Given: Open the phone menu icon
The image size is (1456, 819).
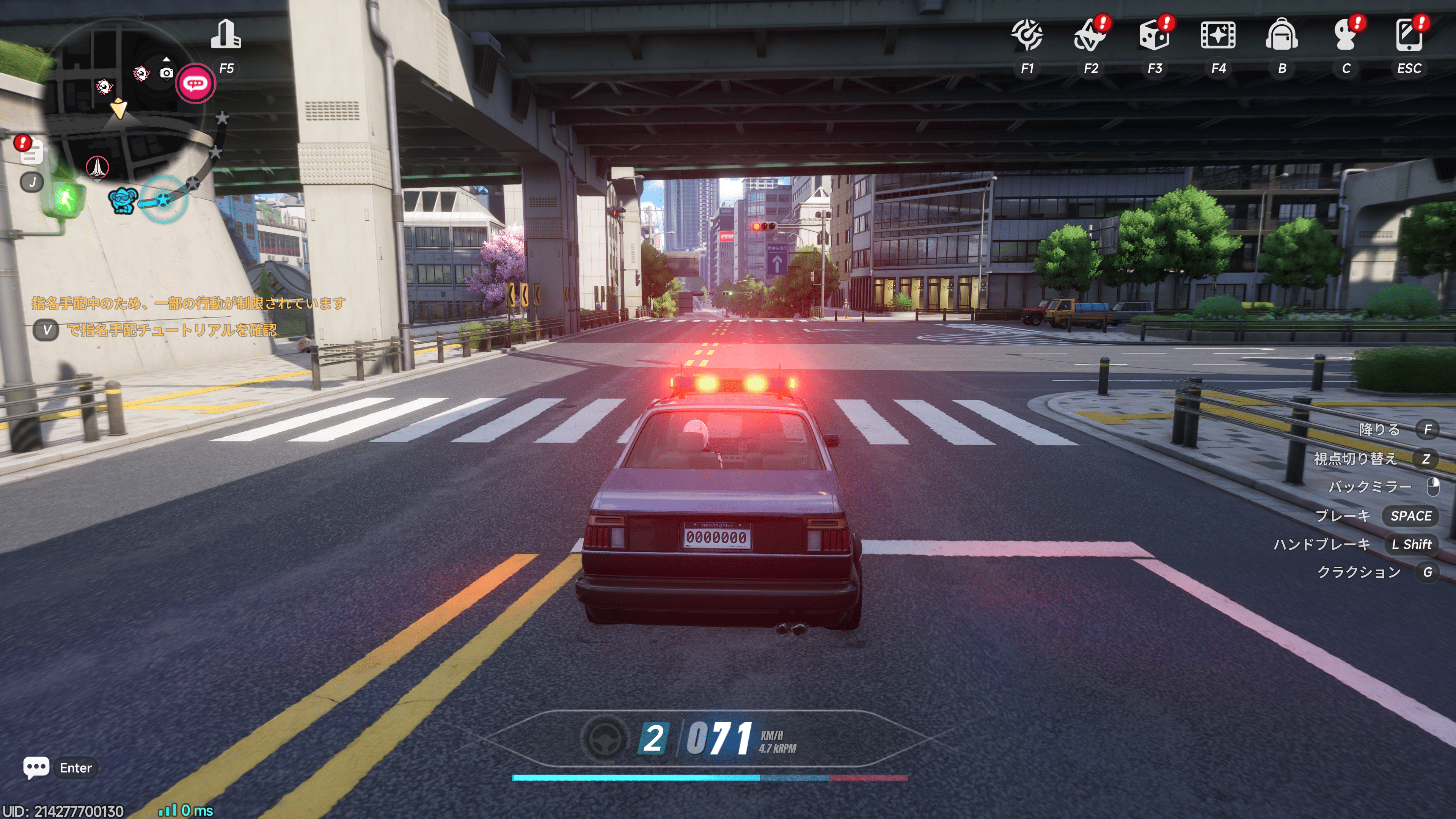Looking at the screenshot, I should (1409, 35).
